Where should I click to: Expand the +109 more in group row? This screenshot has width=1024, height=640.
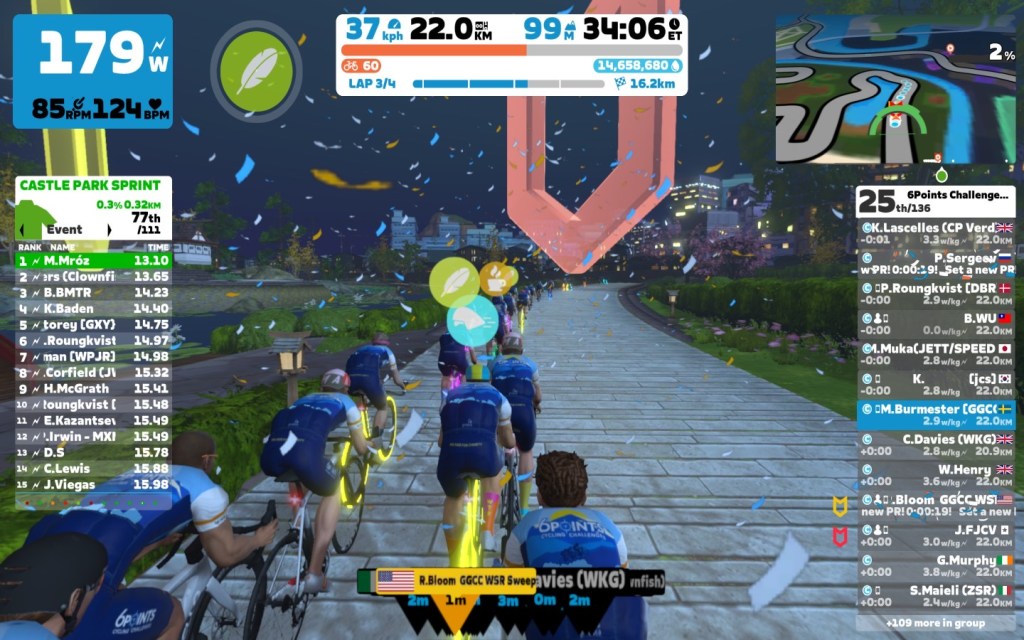936,621
